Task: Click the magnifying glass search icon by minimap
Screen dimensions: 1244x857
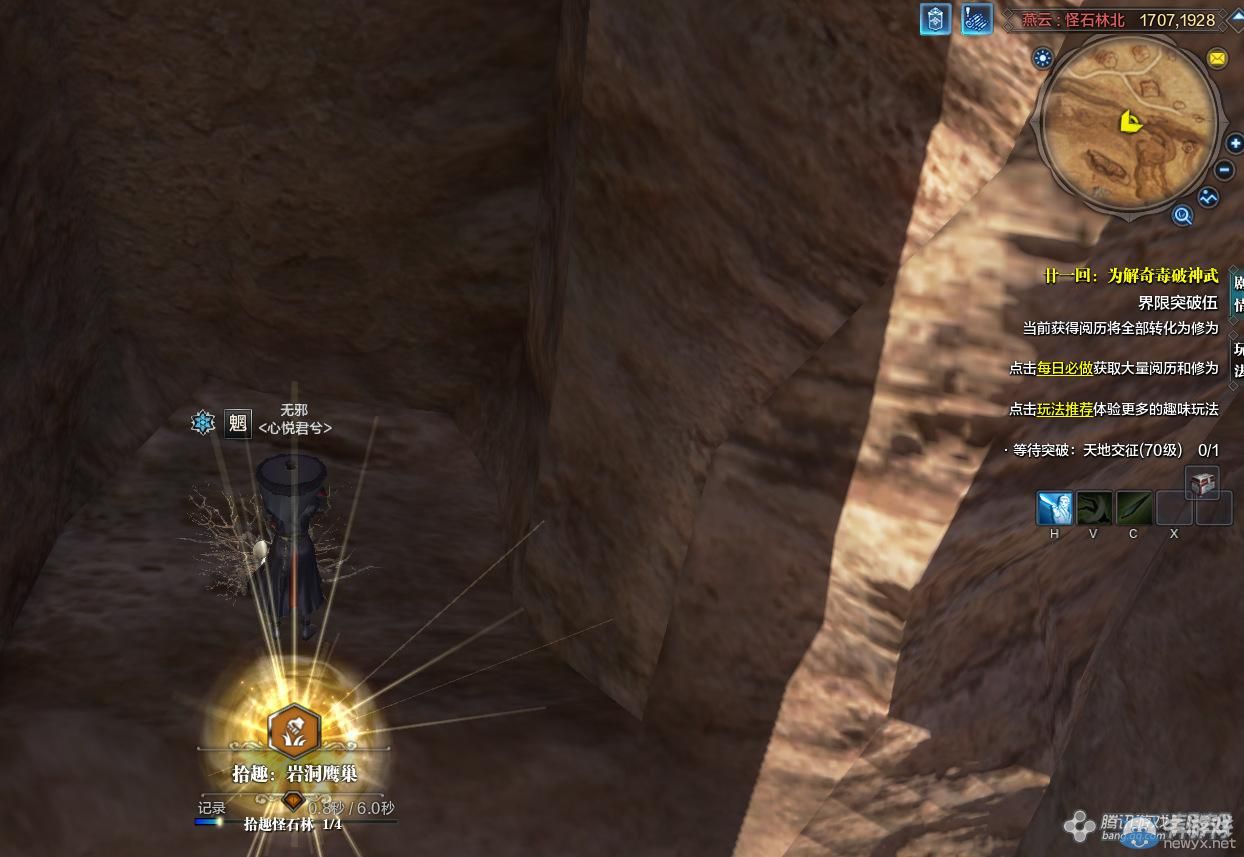Action: pyautogui.click(x=1183, y=215)
